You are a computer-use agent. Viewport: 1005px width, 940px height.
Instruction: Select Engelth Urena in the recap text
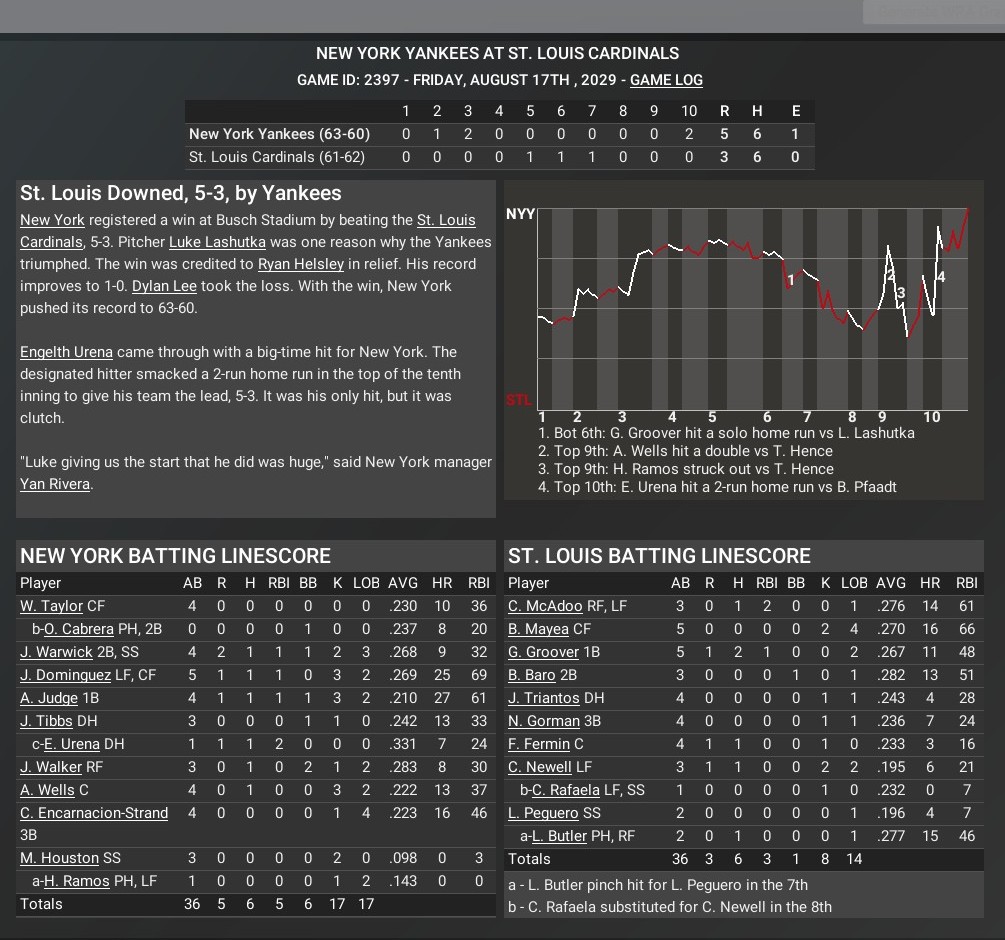tap(66, 352)
